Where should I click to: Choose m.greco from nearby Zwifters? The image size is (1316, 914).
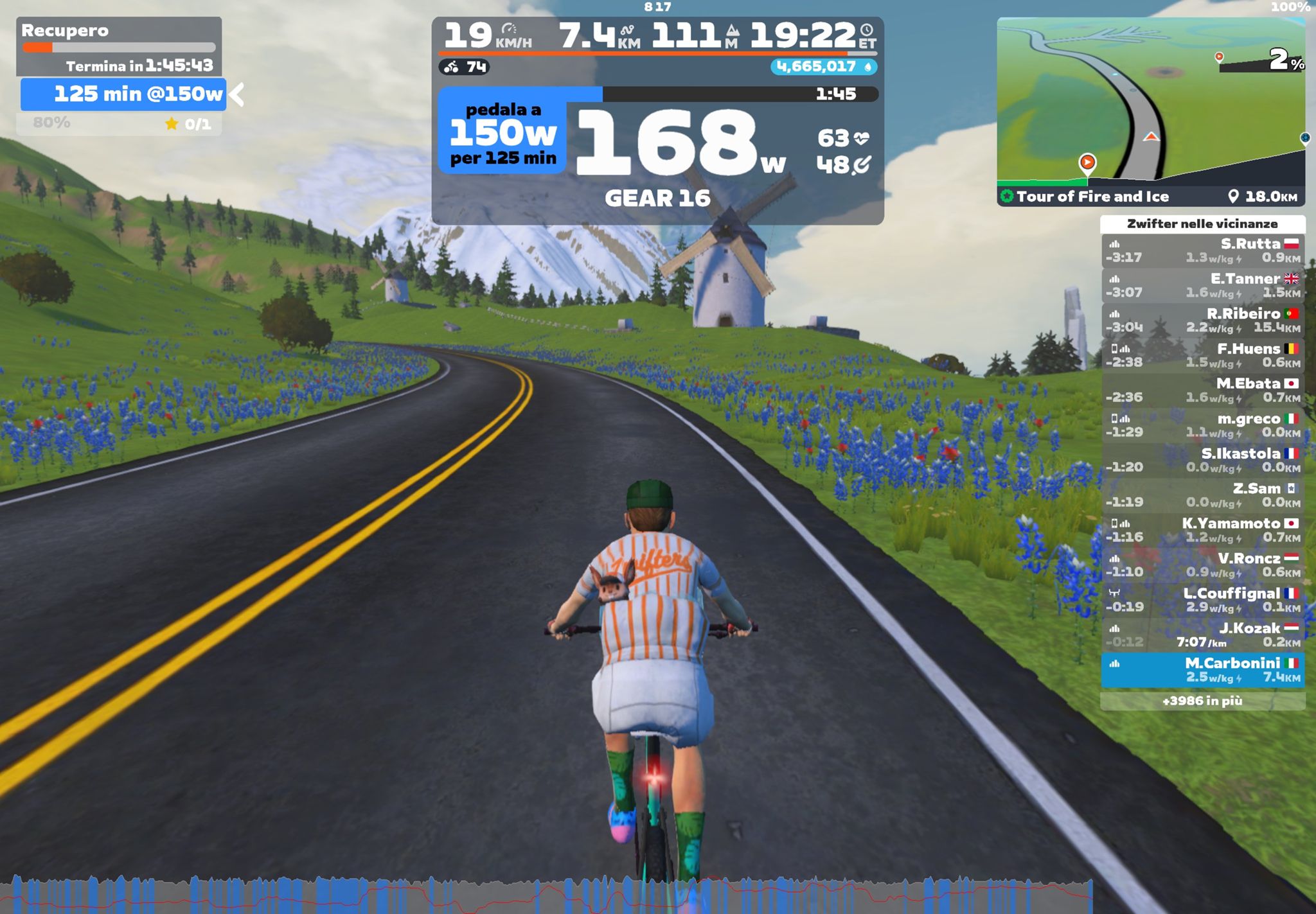coord(1202,425)
